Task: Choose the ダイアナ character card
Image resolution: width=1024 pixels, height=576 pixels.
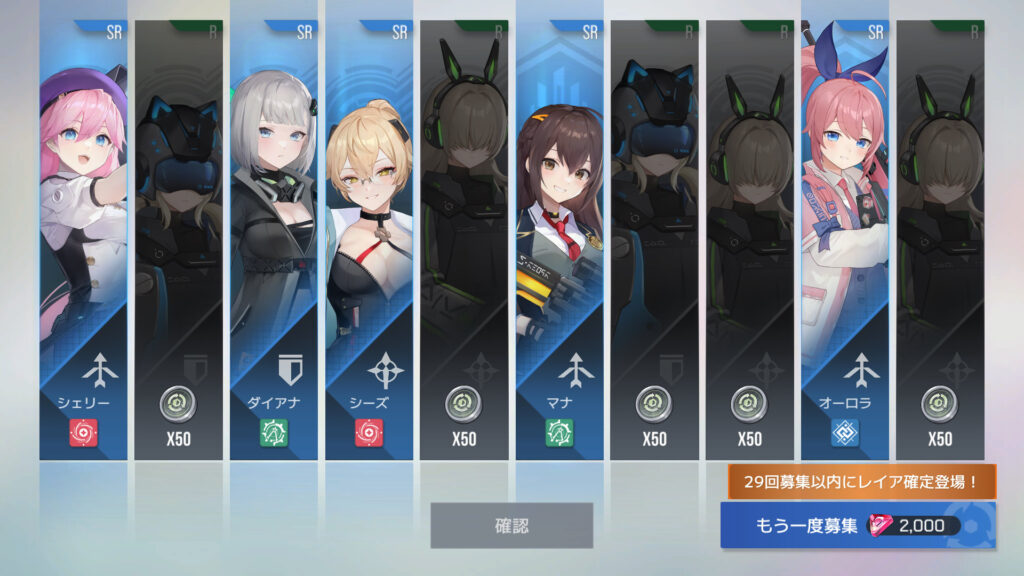Action: click(274, 240)
